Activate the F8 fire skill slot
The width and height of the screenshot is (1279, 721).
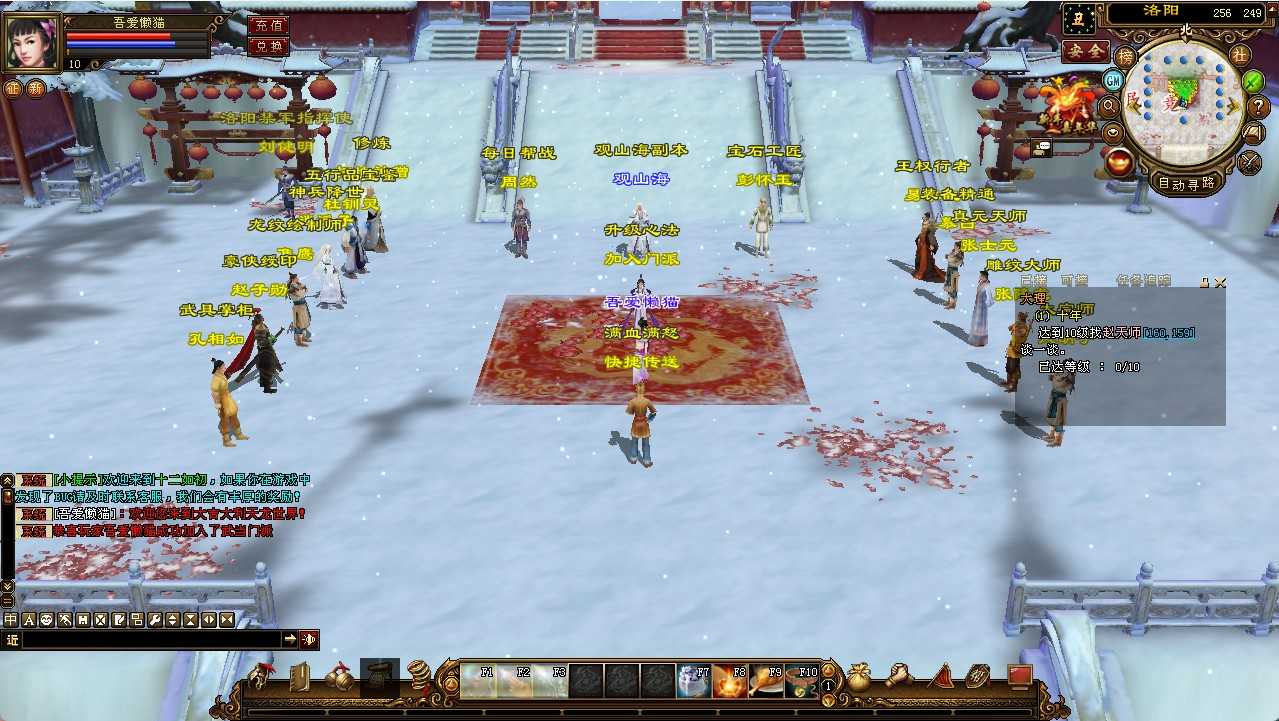[x=729, y=681]
